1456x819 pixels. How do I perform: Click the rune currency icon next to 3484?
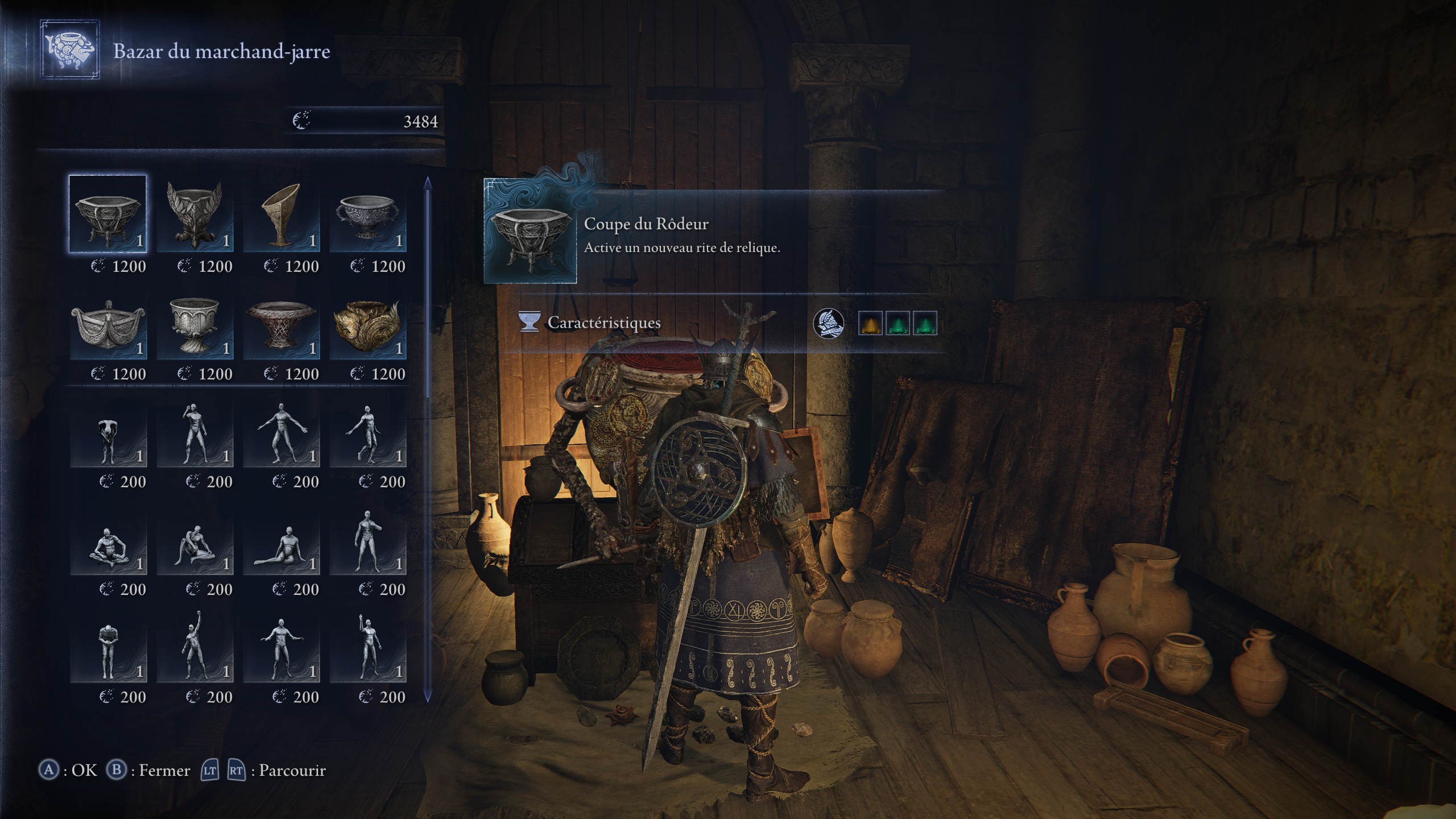[x=303, y=121]
